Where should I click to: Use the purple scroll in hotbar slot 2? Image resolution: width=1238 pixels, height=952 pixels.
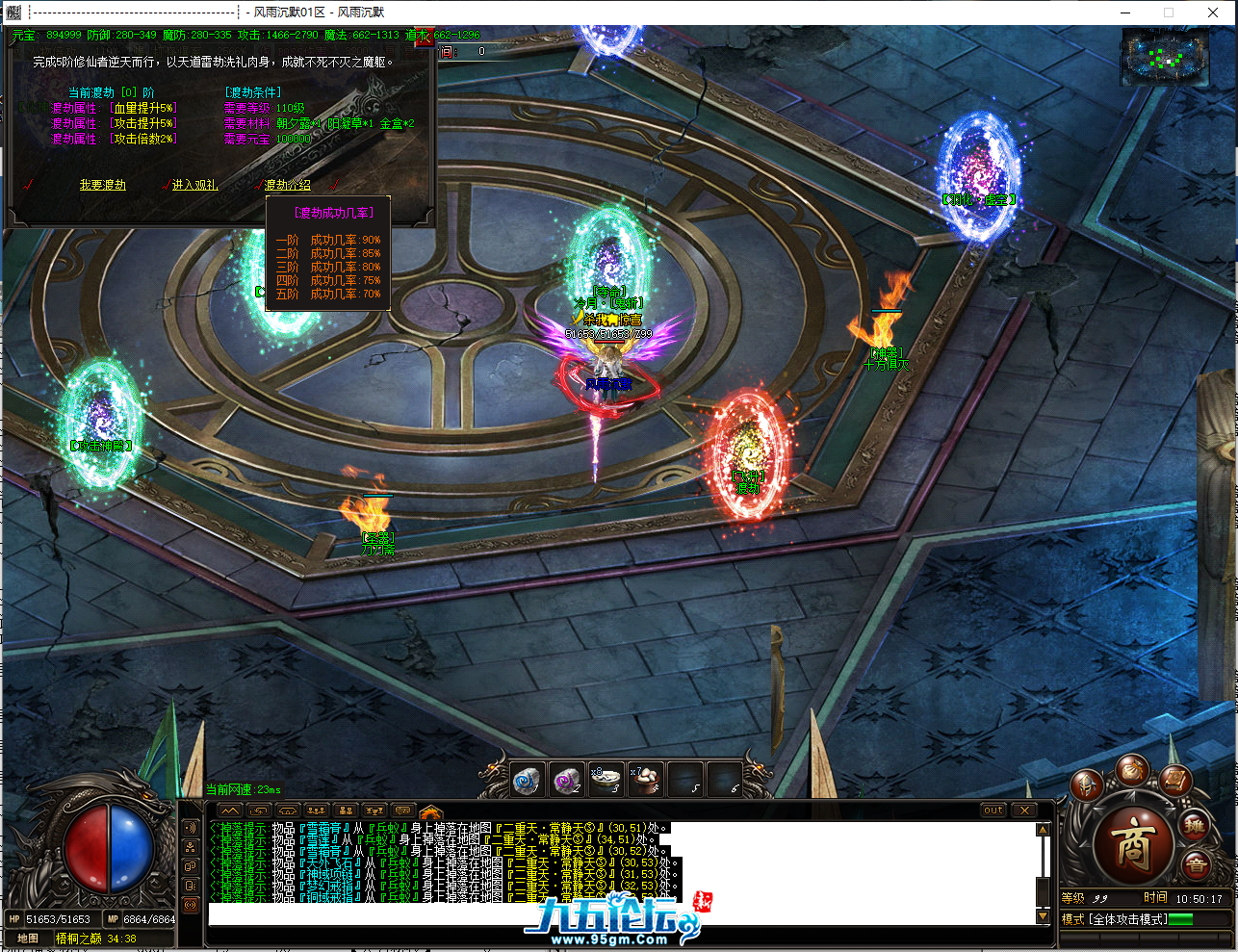pos(567,780)
